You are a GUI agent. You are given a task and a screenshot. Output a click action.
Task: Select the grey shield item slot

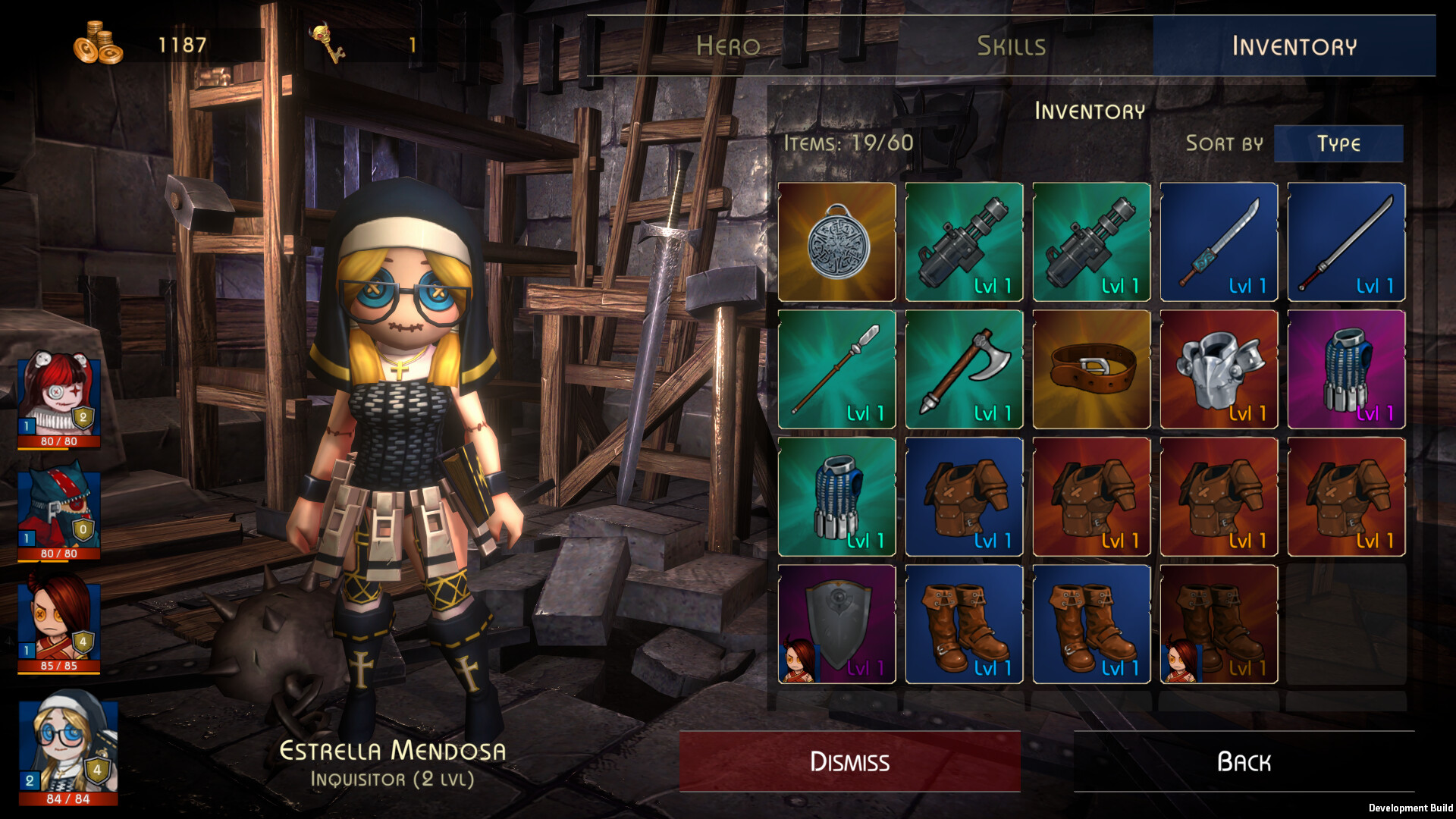(836, 624)
